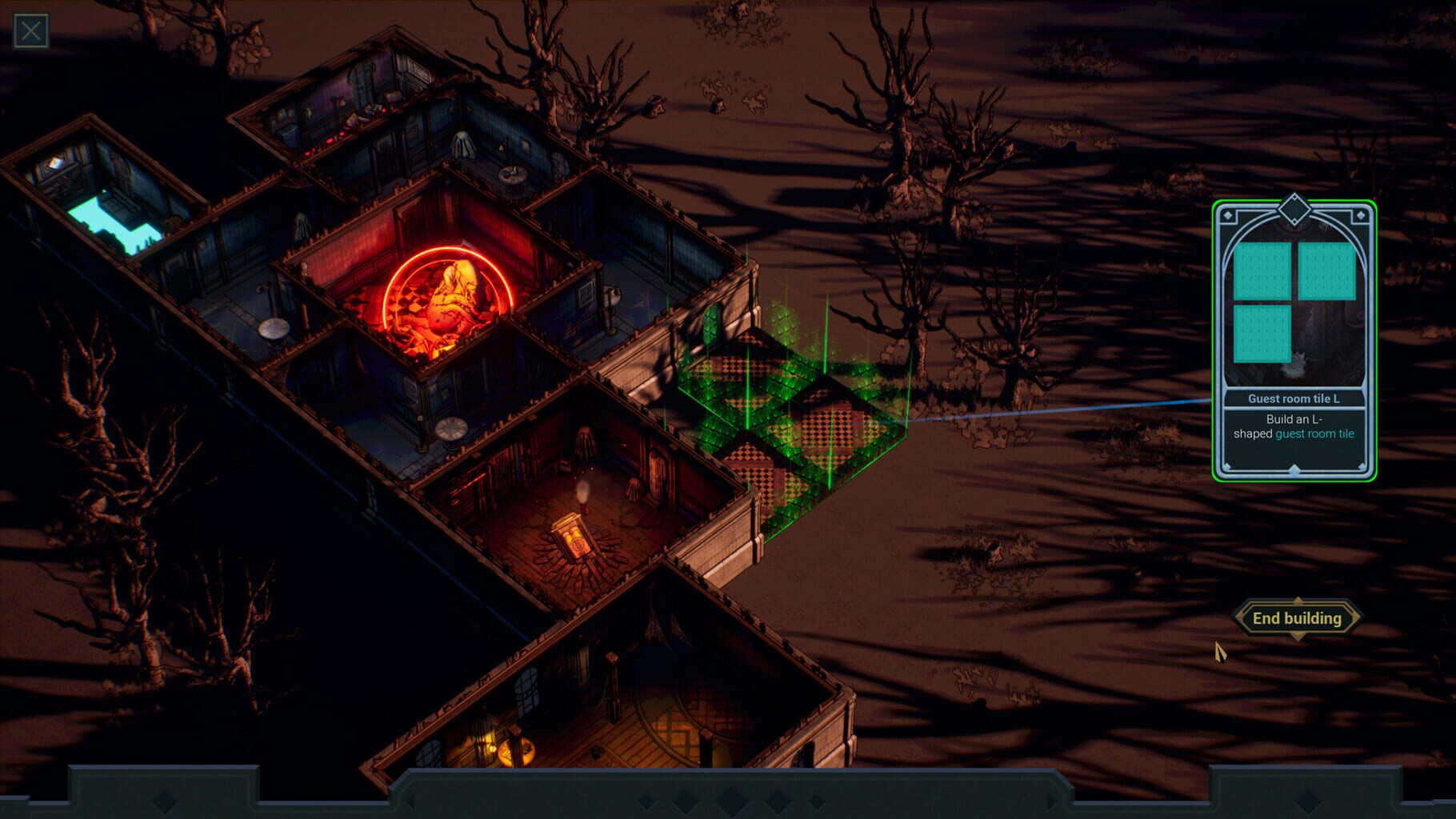Select the Guest room tile L title bar

[1294, 398]
